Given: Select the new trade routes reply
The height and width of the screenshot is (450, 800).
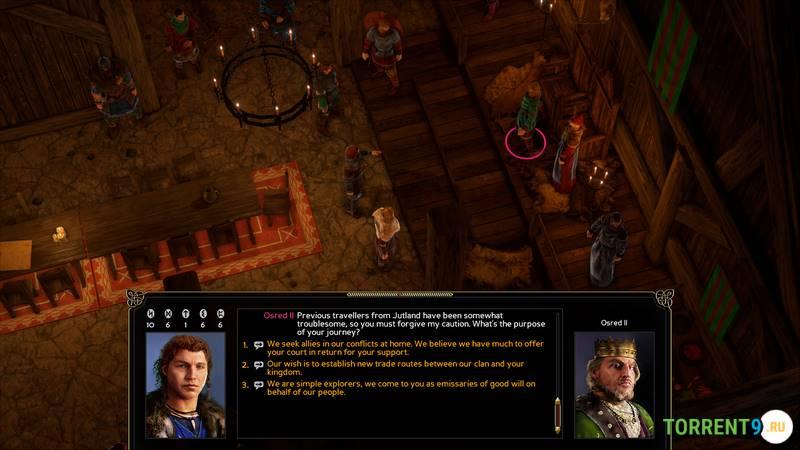Looking at the screenshot, I should [395, 367].
